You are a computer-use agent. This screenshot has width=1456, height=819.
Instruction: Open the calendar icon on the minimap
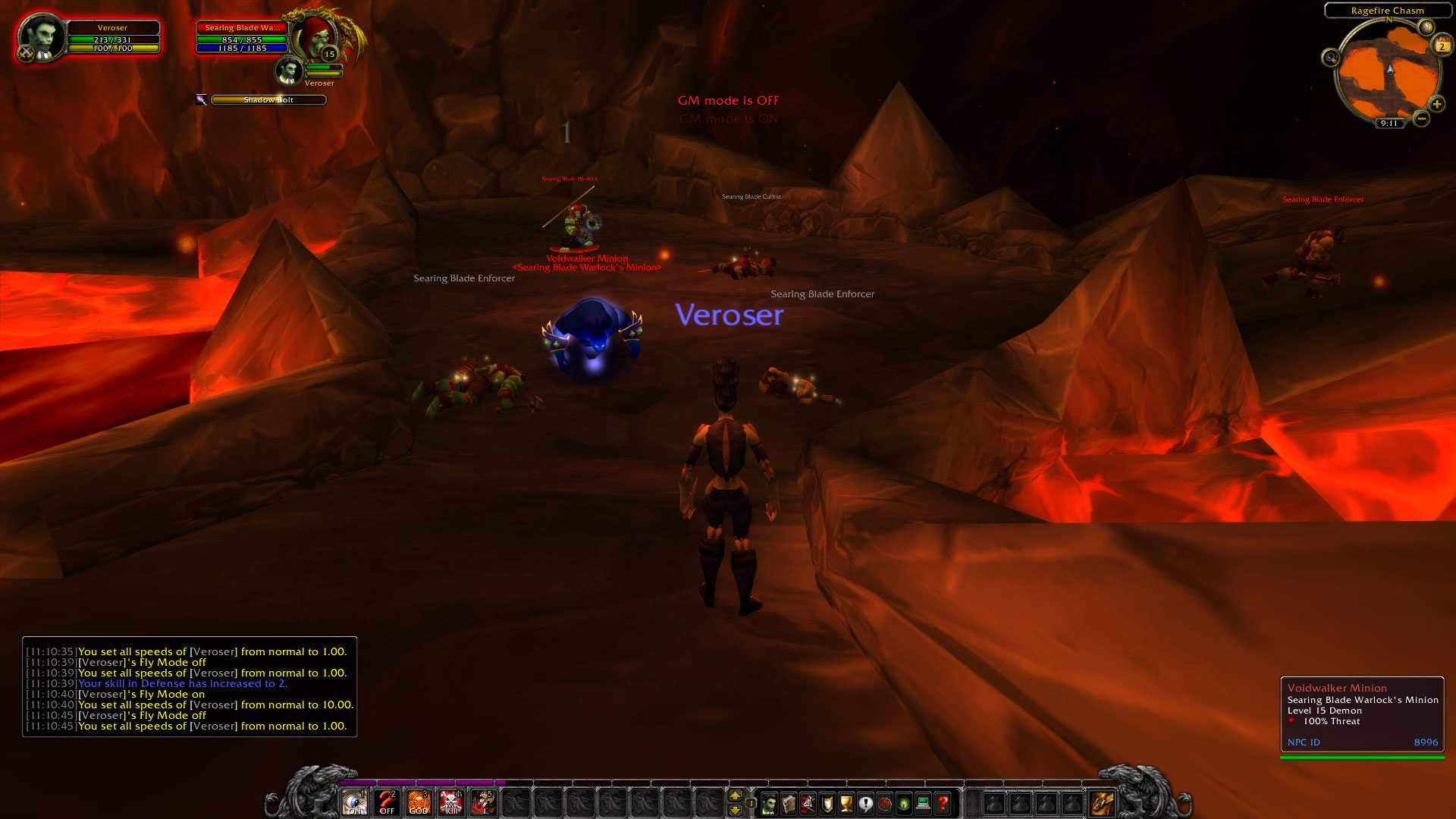pos(1442,44)
